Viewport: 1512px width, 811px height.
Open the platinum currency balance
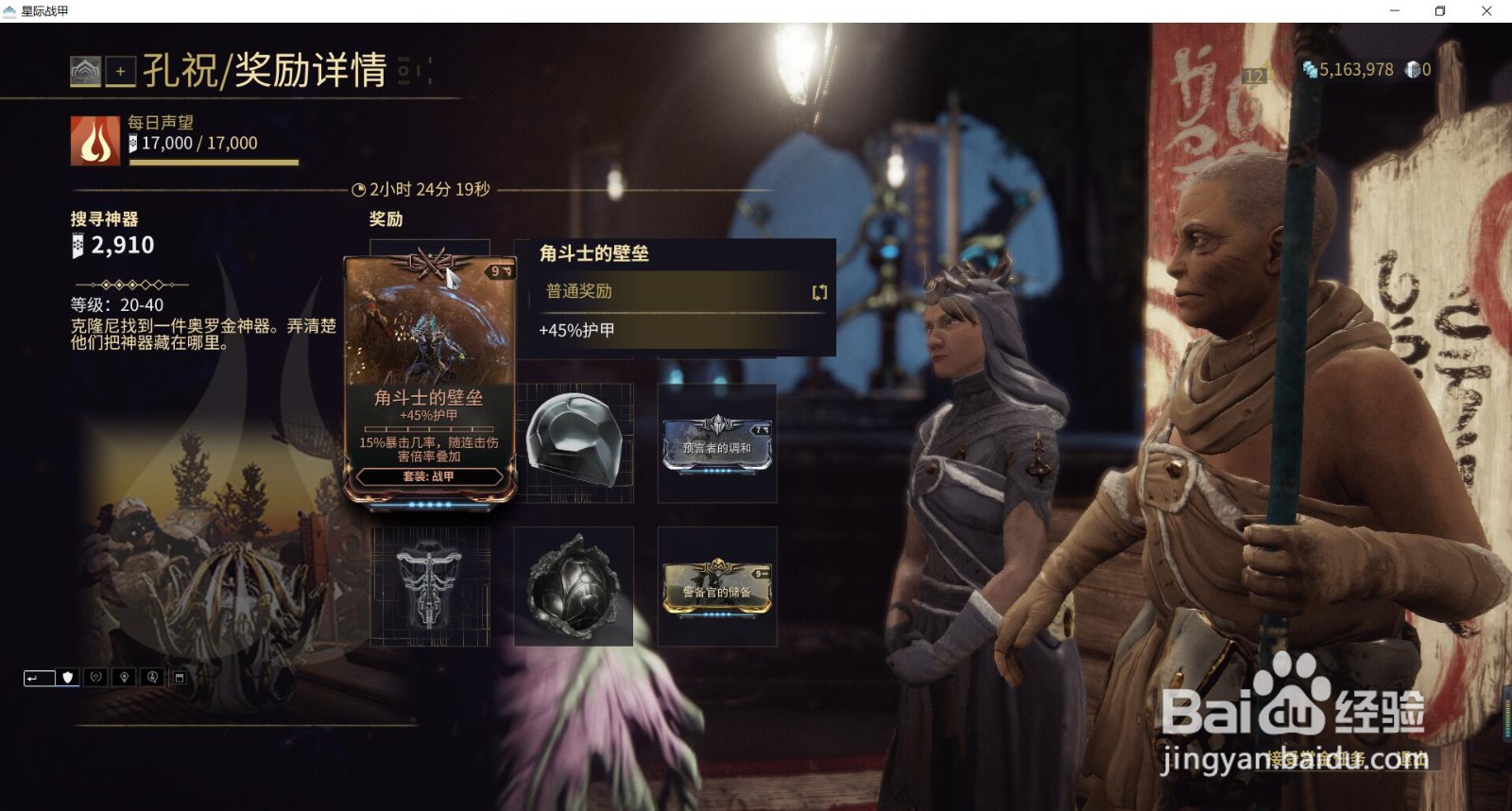point(1418,70)
